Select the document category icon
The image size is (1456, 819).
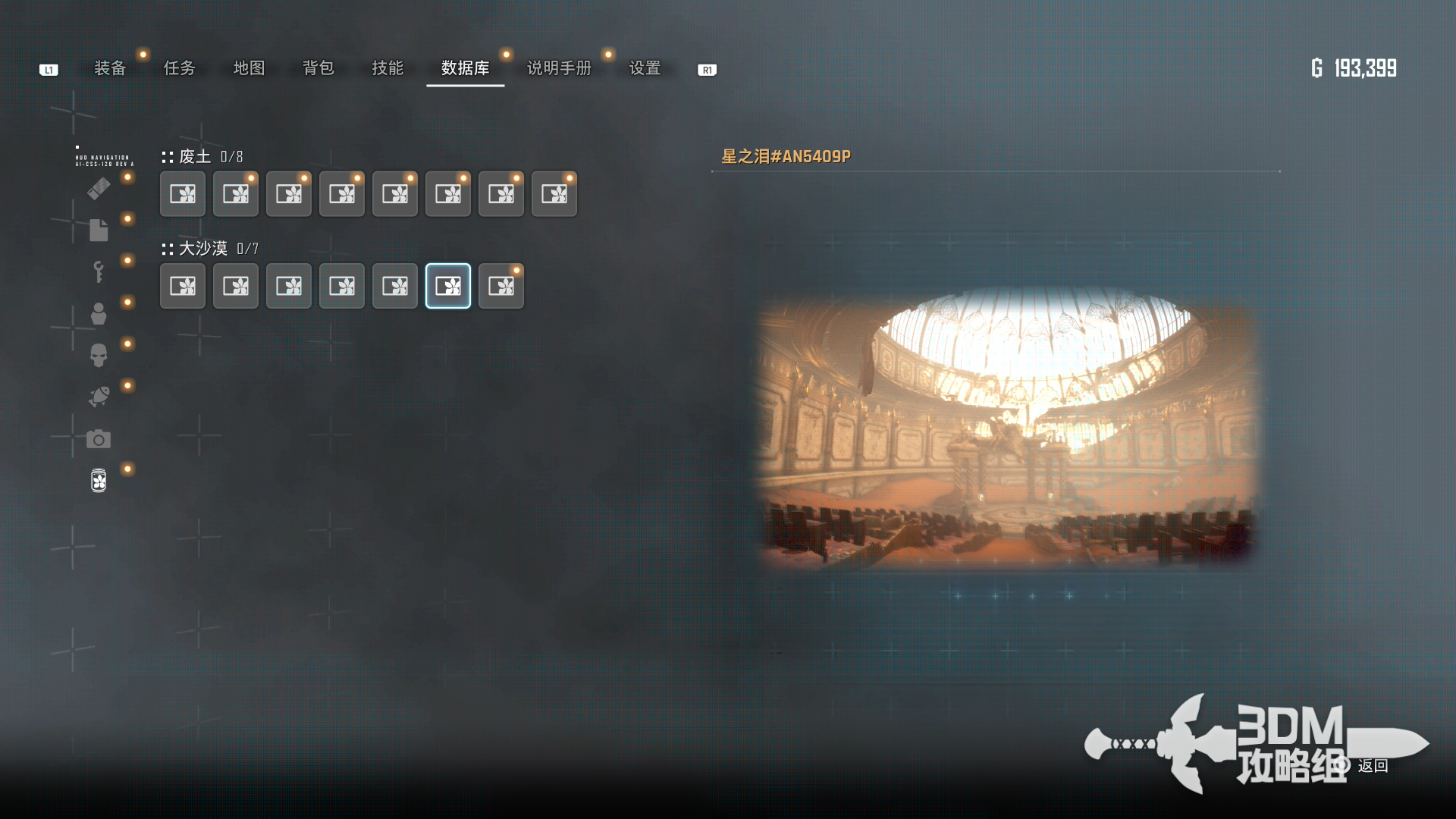coord(99,230)
